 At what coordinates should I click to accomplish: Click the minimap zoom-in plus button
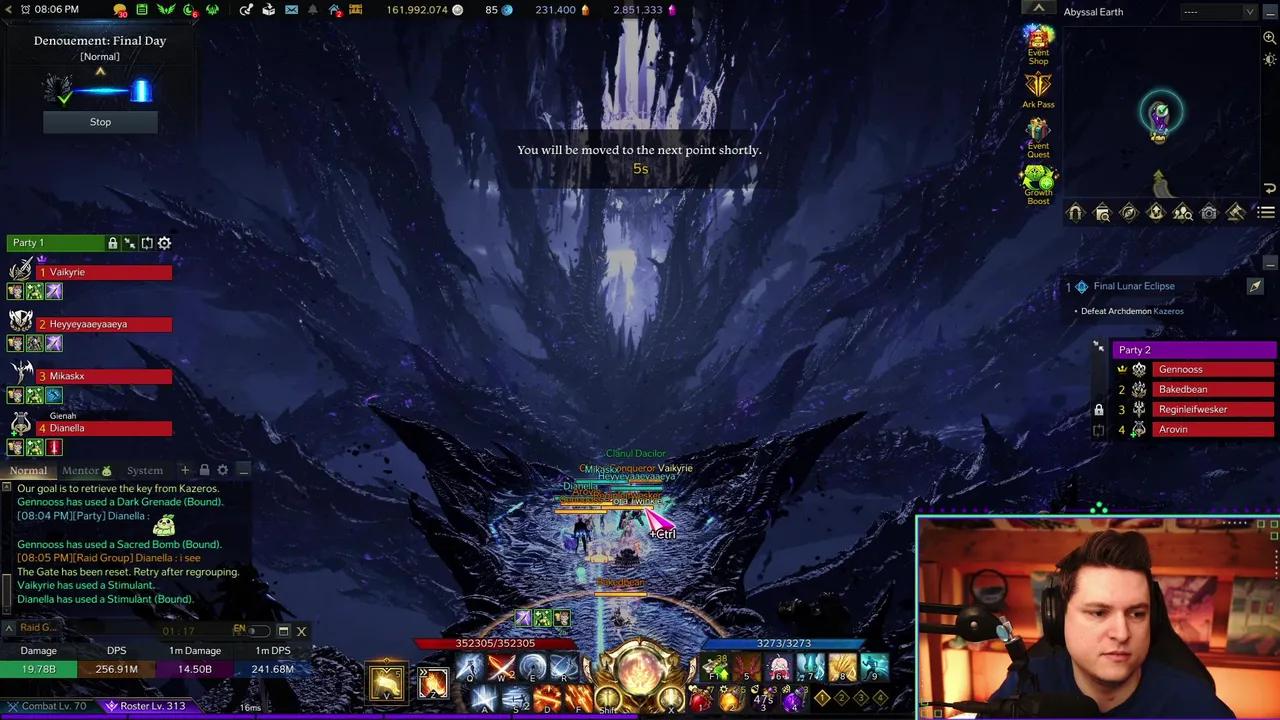click(1268, 37)
